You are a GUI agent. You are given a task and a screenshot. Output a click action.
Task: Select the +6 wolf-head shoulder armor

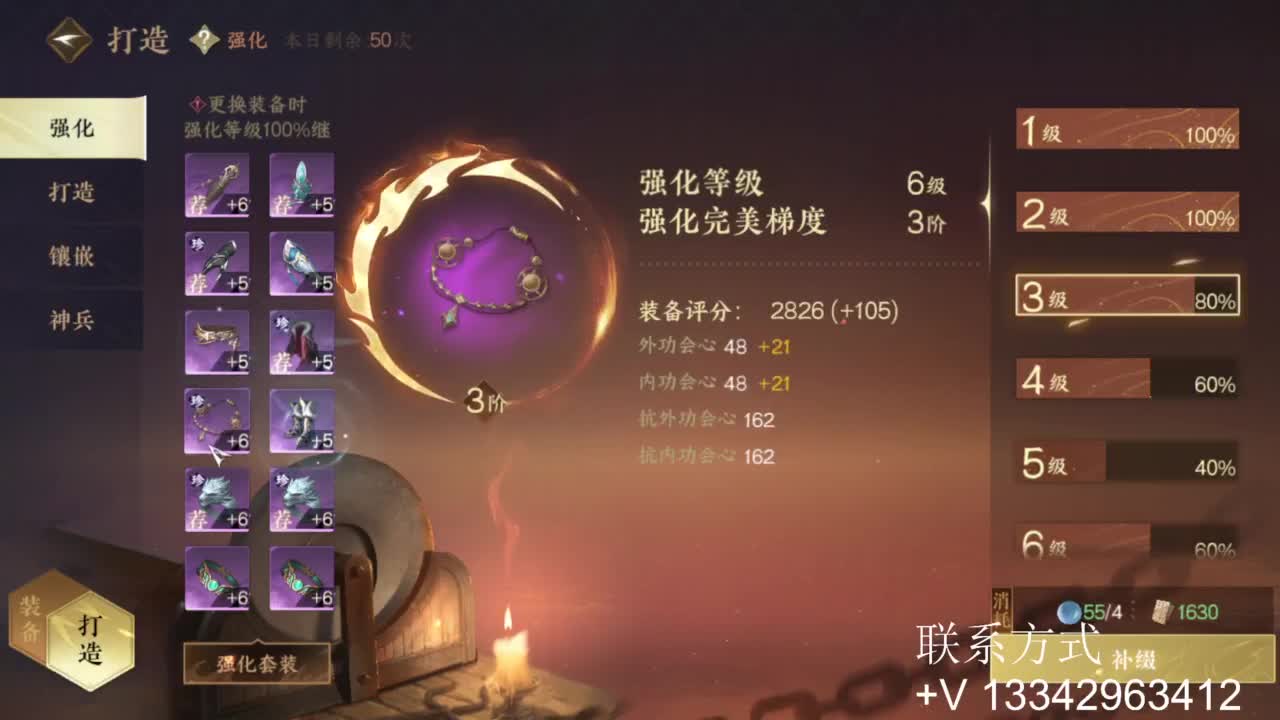[215, 497]
